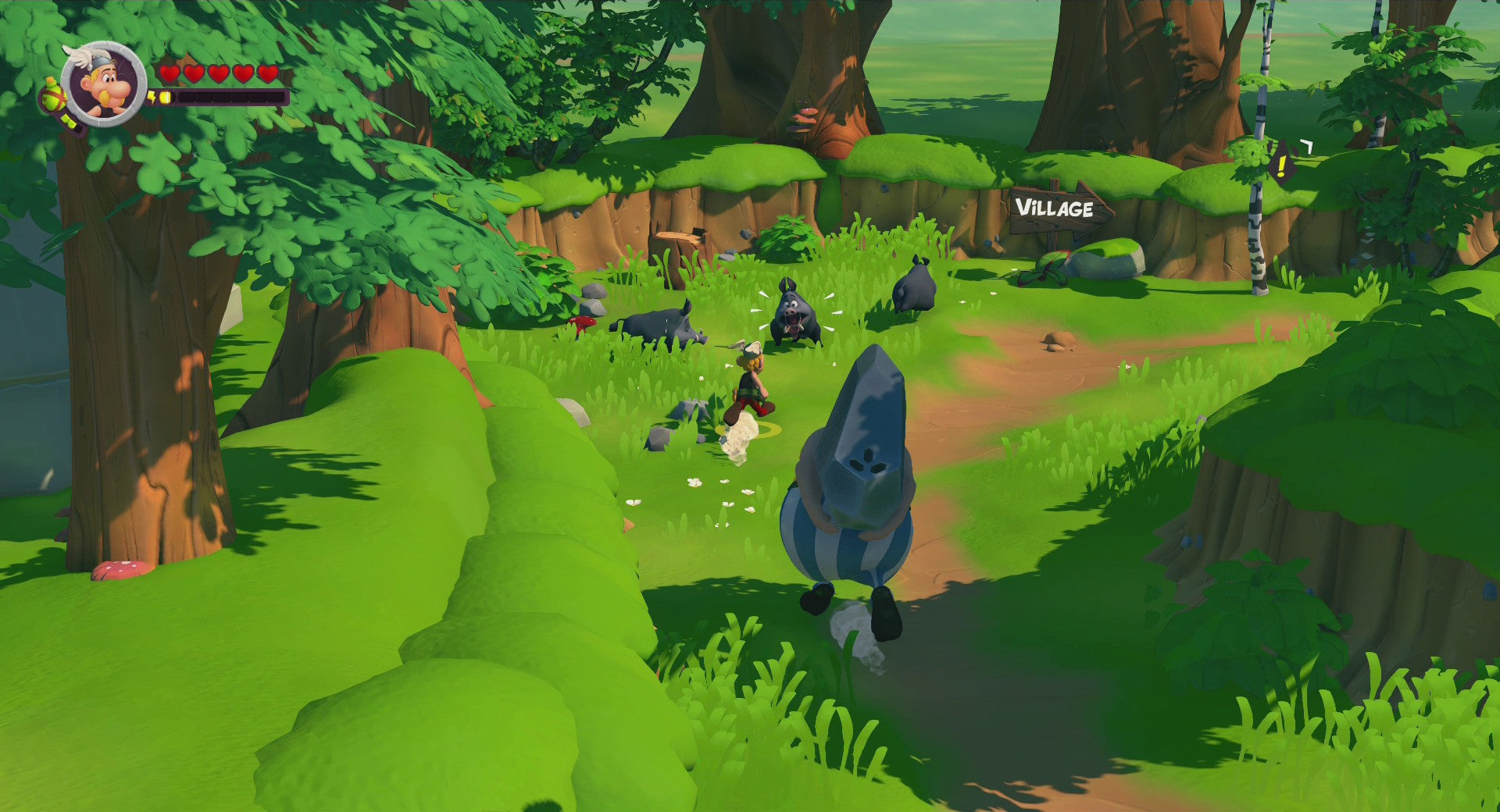Image resolution: width=1500 pixels, height=812 pixels.
Task: Click the word Village on the wooden sign
Action: (x=1055, y=208)
